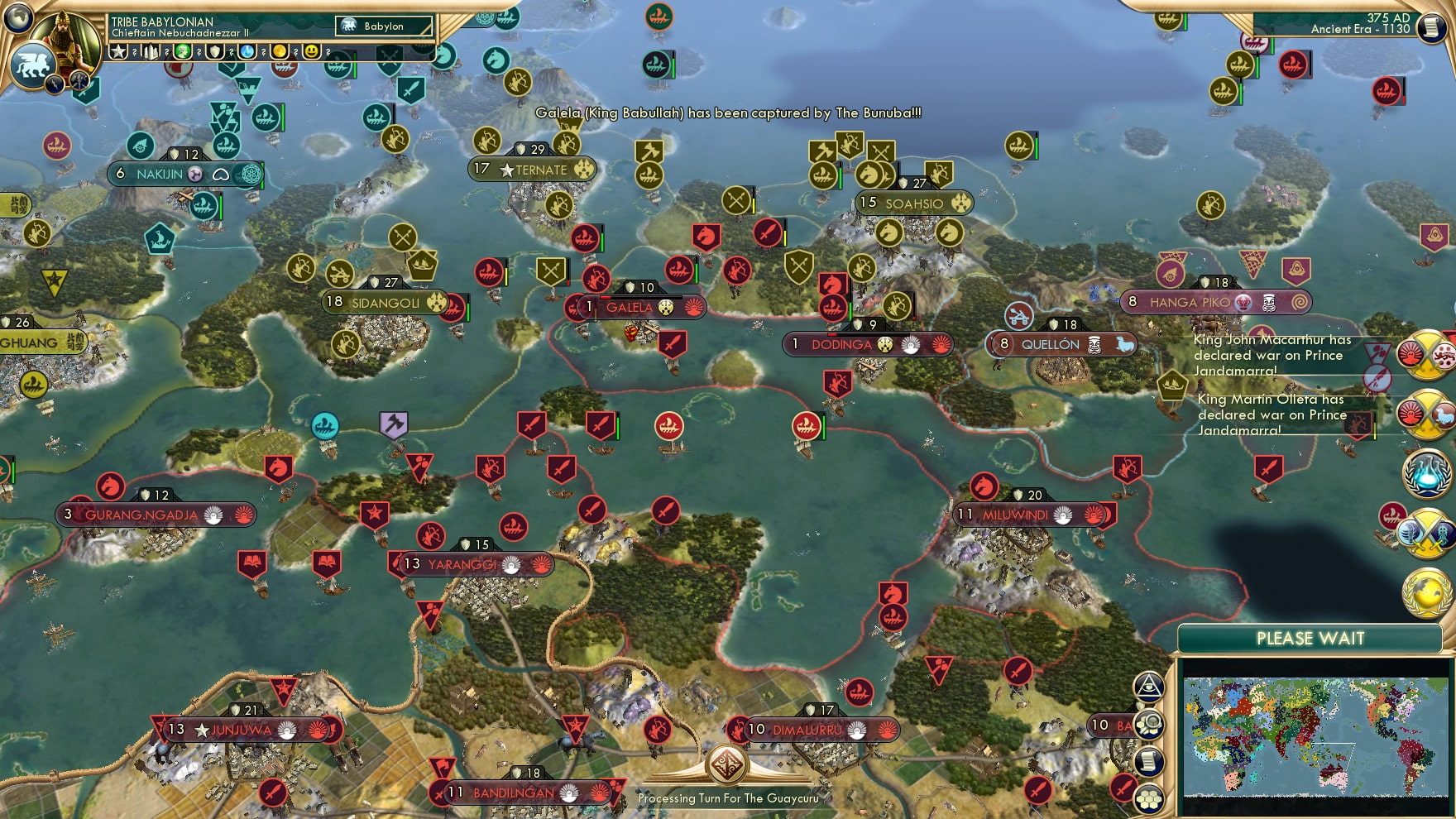Open the glowing science flask notification

[1426, 473]
